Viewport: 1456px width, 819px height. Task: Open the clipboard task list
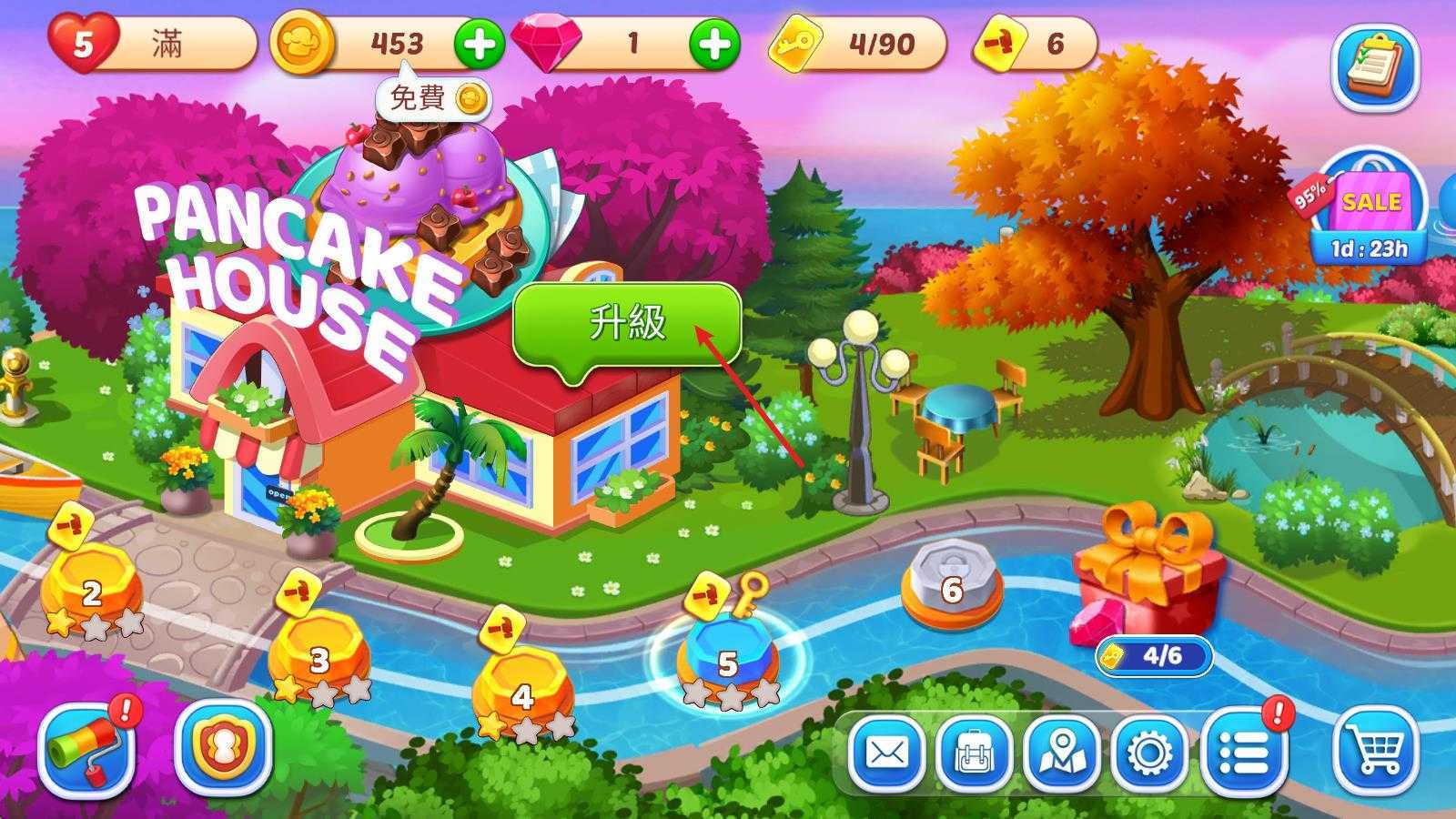1375,67
